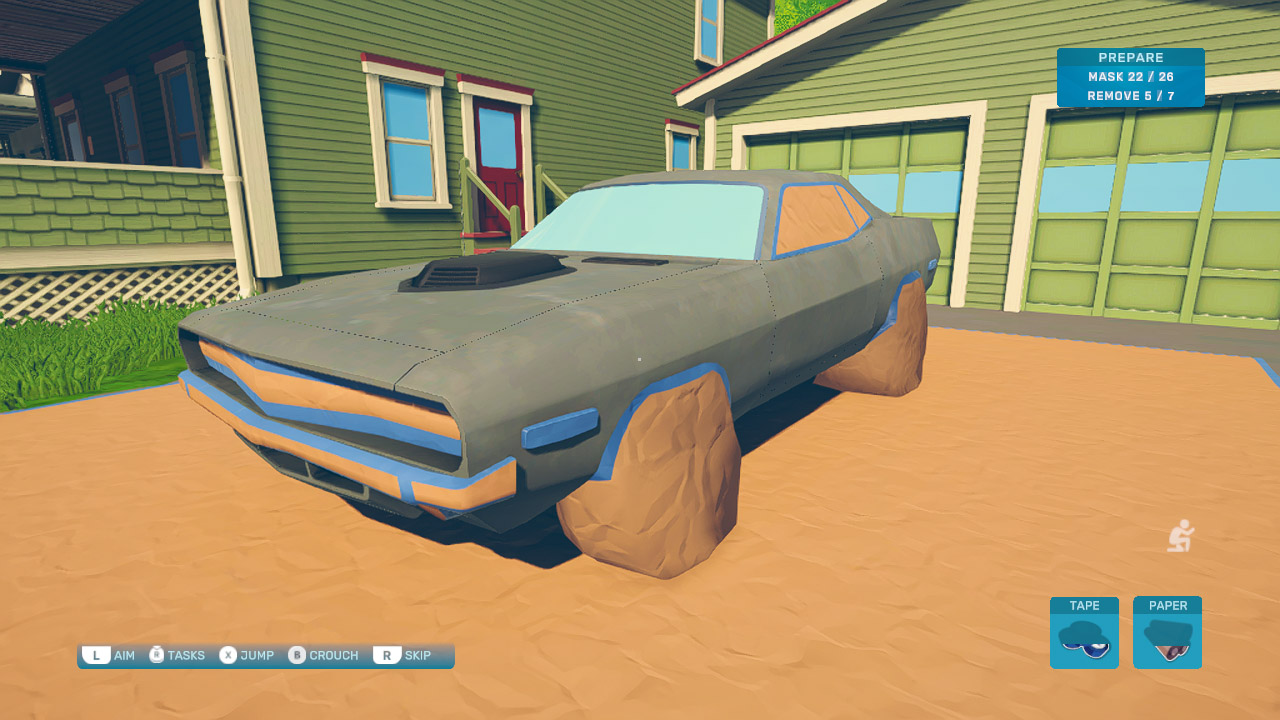Screen dimensions: 1280x720
Task: Open the PREPARE objective panel header
Action: [1131, 57]
